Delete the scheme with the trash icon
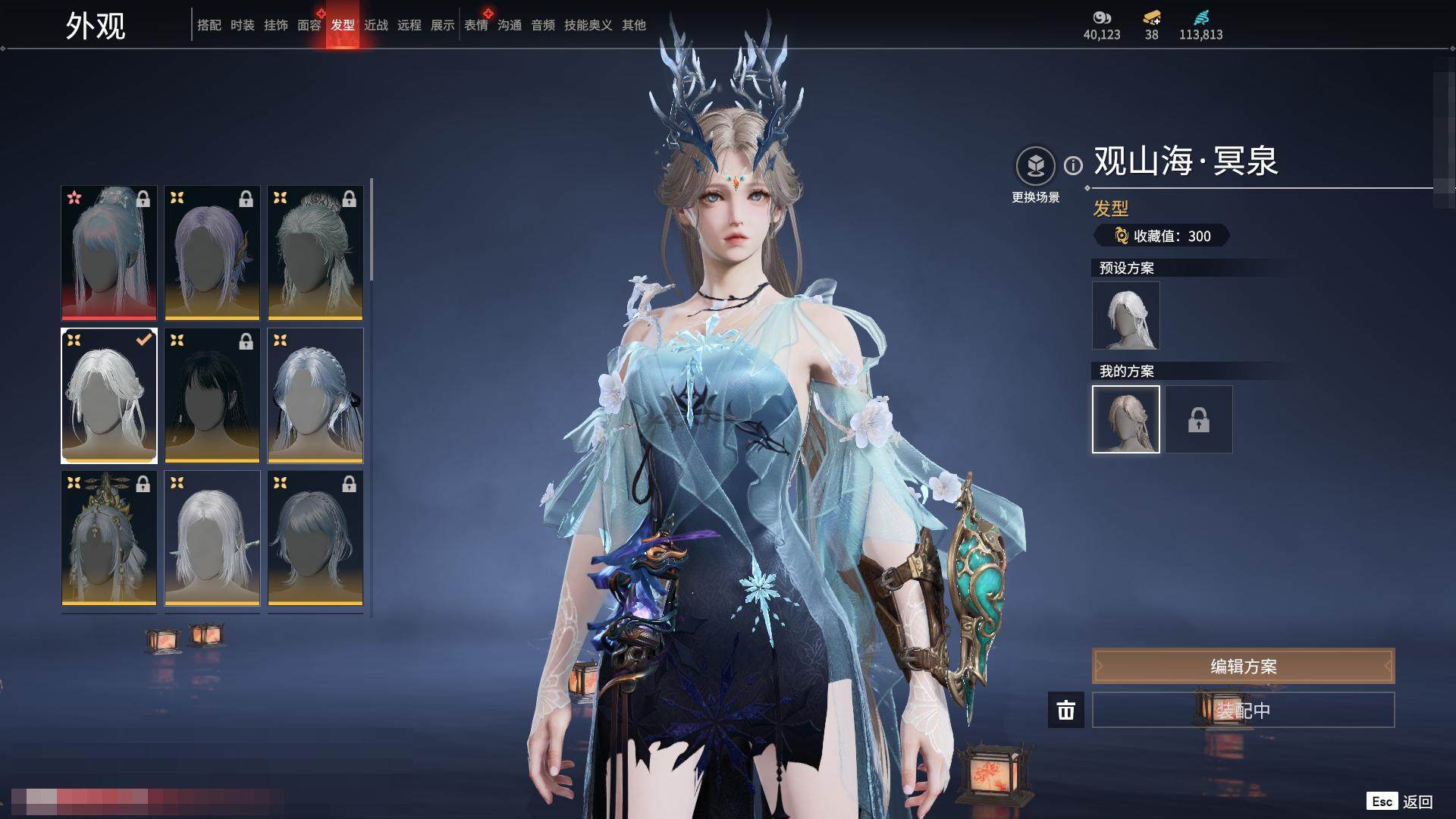This screenshot has width=1456, height=819. pos(1065,710)
